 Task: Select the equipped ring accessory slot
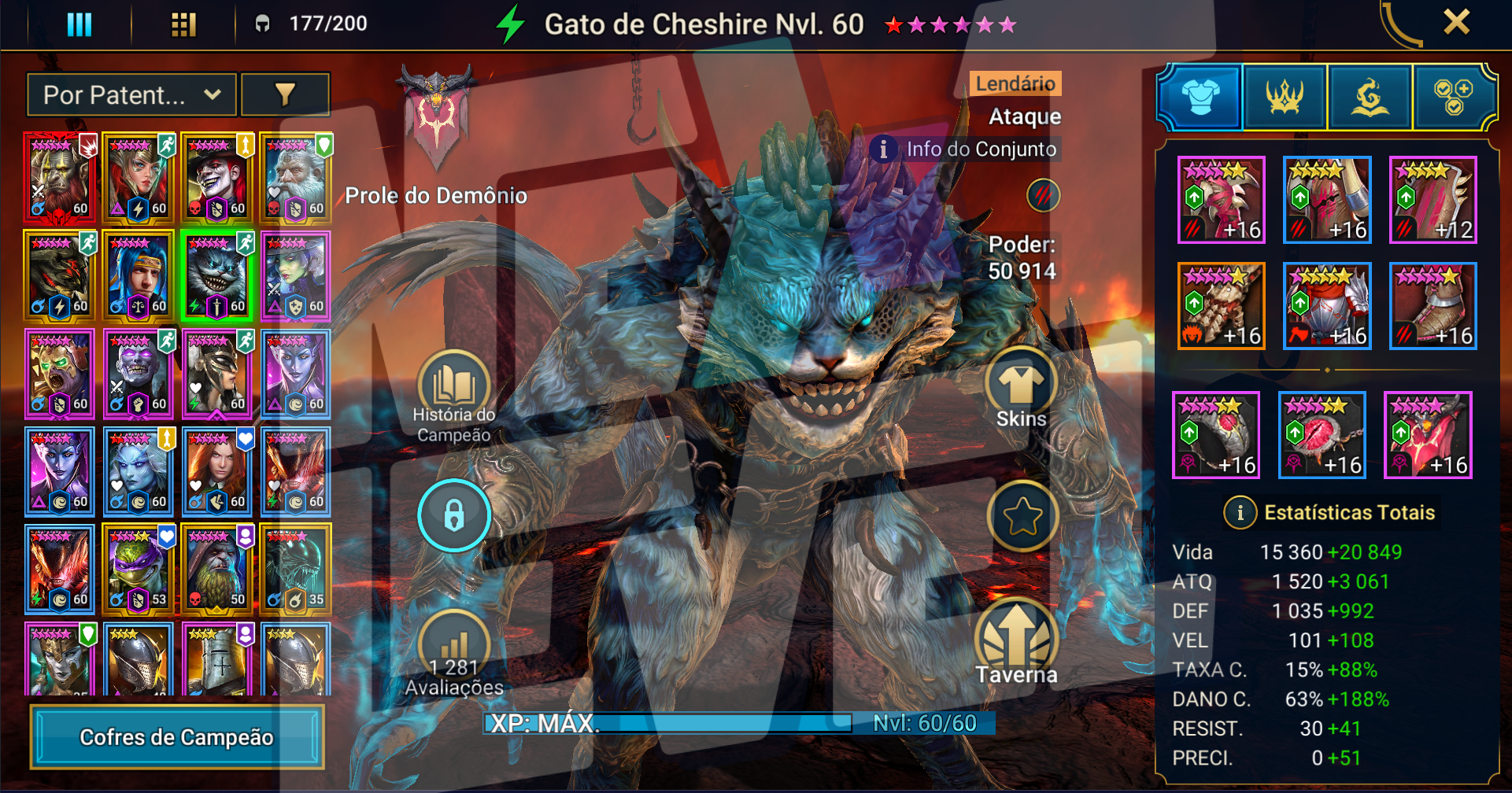pyautogui.click(x=1216, y=435)
